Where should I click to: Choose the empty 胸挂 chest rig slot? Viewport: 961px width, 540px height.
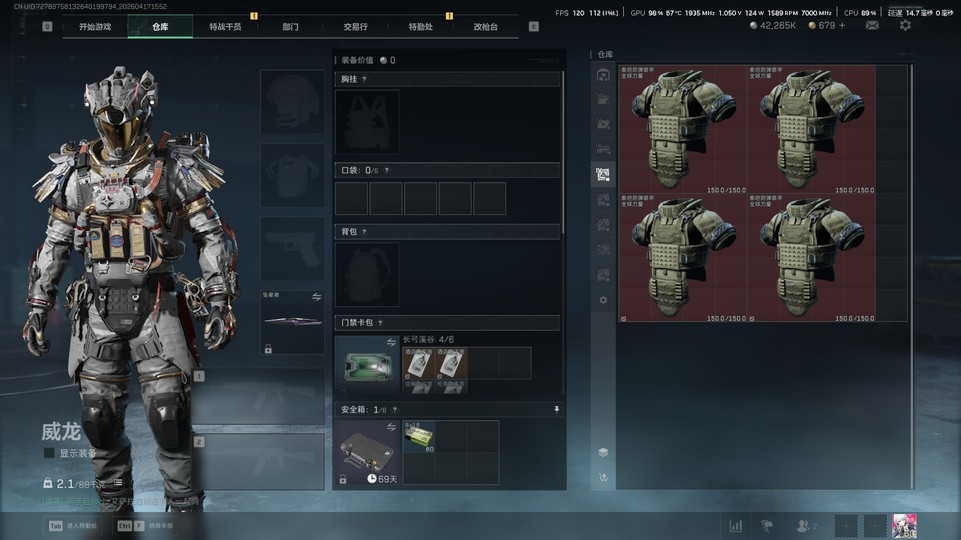(x=367, y=121)
